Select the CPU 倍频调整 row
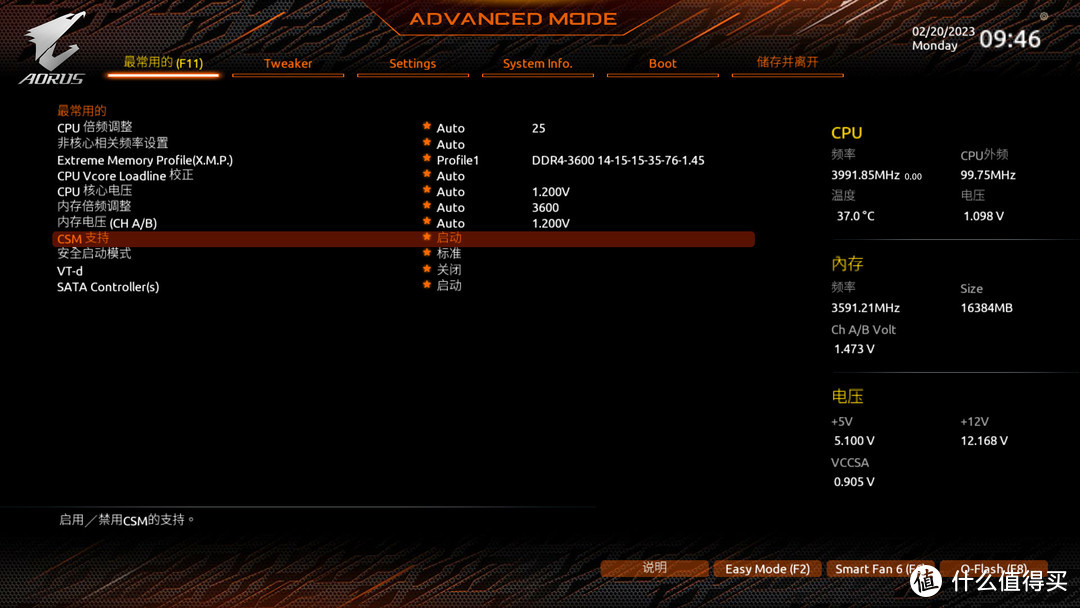Viewport: 1080px width, 608px height. tap(95, 128)
